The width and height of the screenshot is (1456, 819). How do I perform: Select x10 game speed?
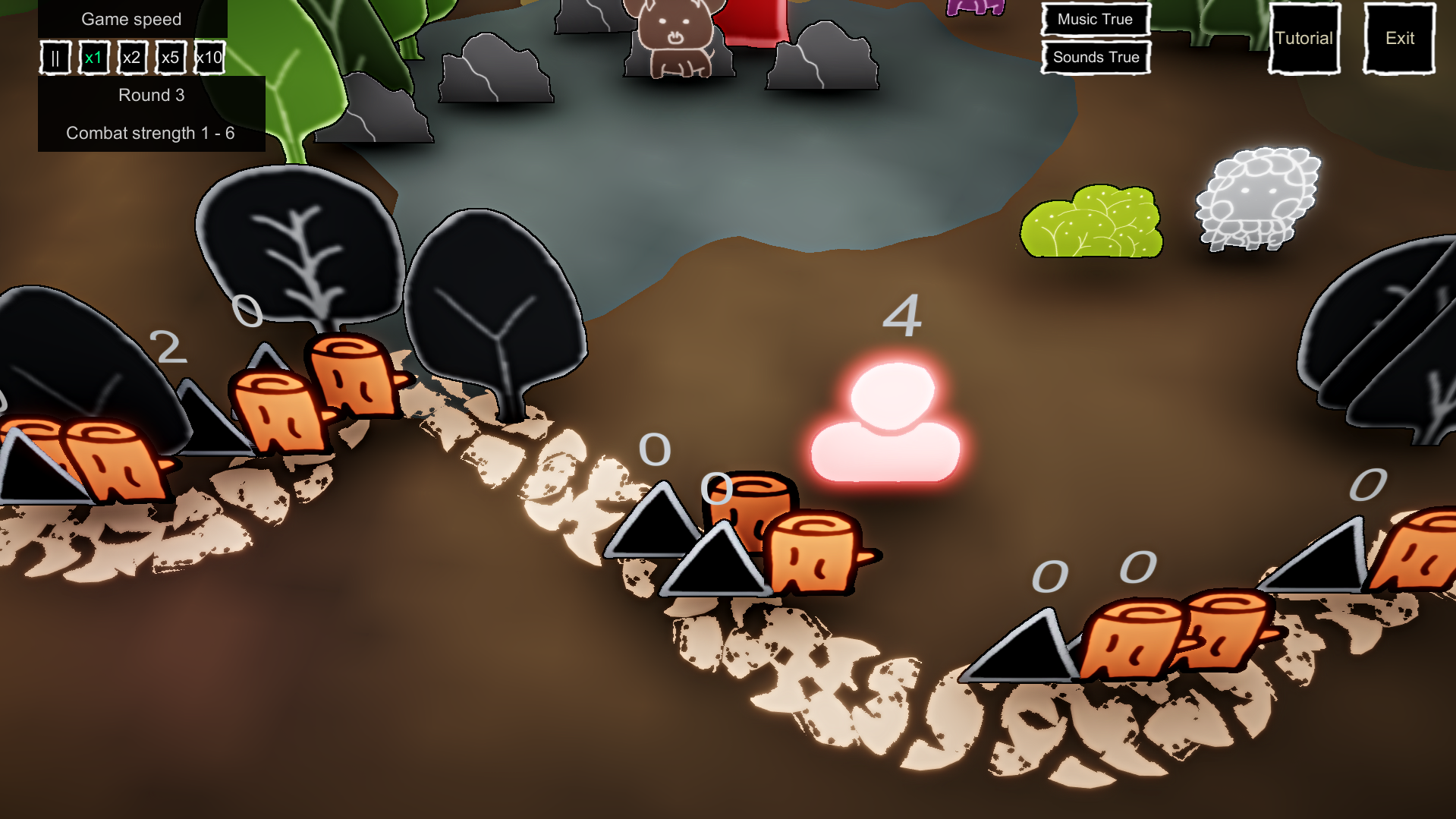click(x=209, y=57)
